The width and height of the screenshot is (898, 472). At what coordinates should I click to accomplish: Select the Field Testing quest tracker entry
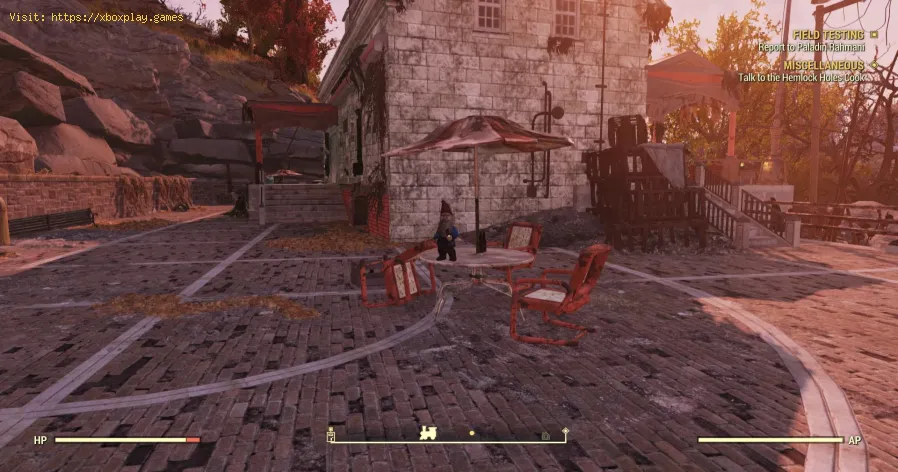click(x=828, y=34)
